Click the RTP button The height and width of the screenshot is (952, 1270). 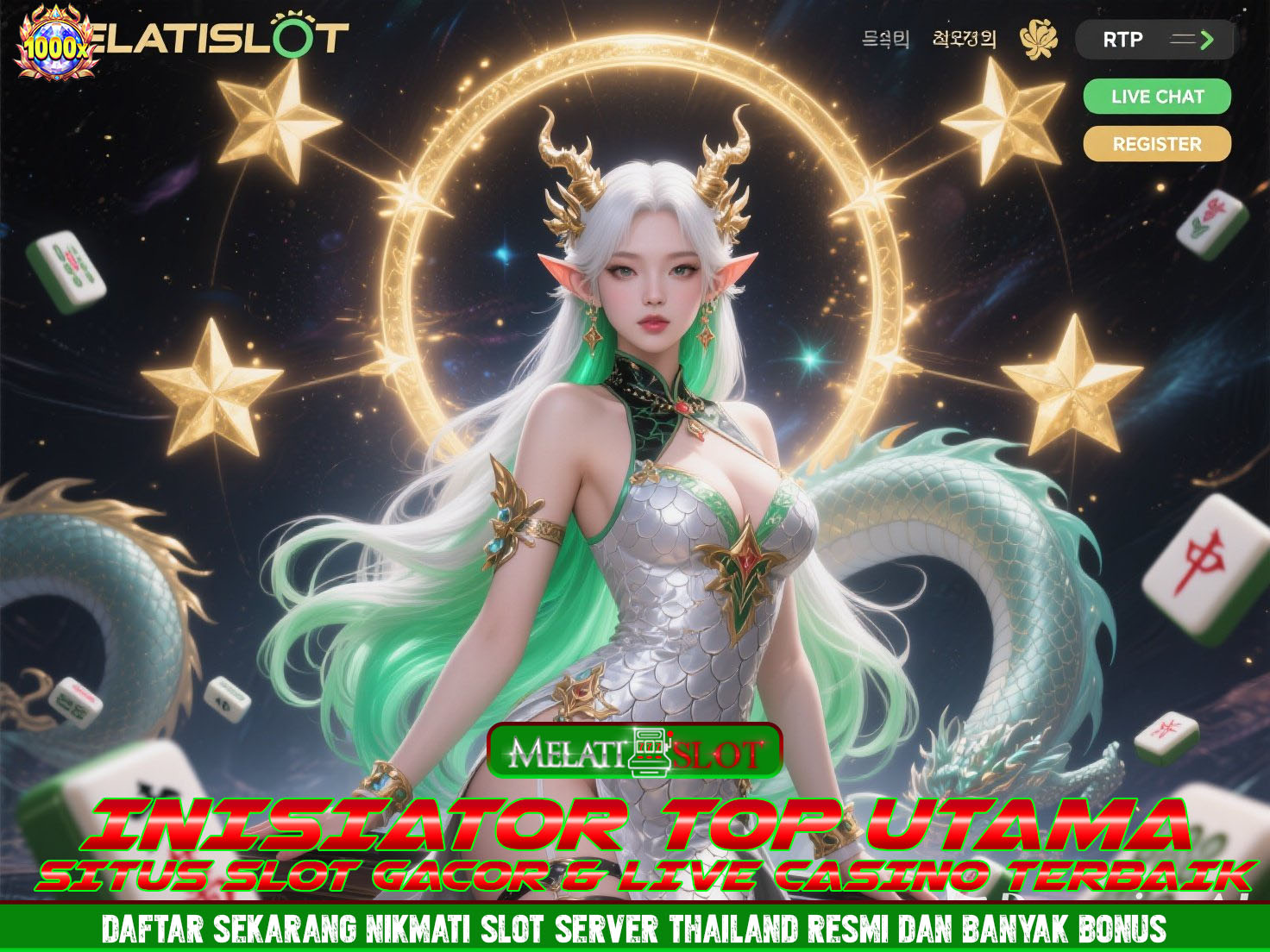pos(1122,39)
